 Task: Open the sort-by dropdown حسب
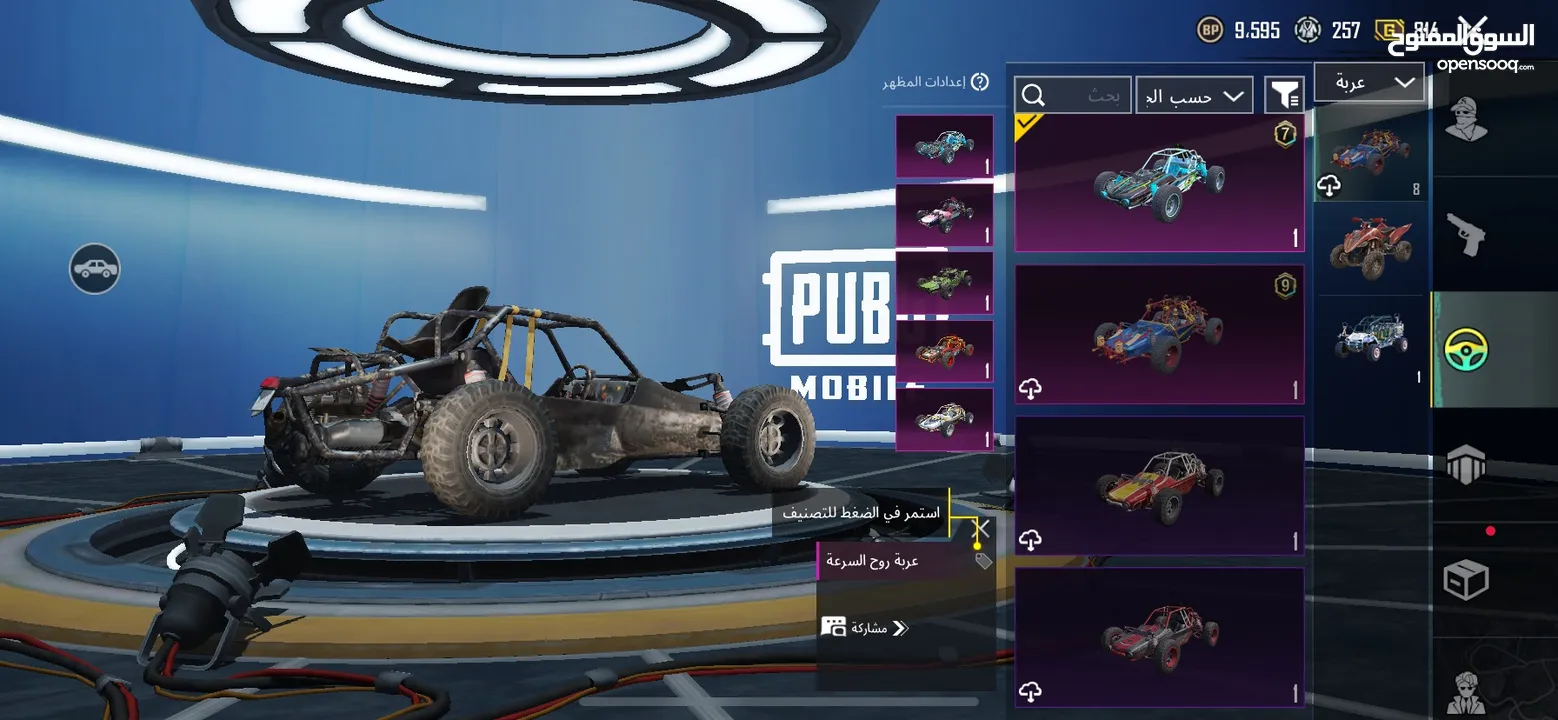pyautogui.click(x=1194, y=96)
